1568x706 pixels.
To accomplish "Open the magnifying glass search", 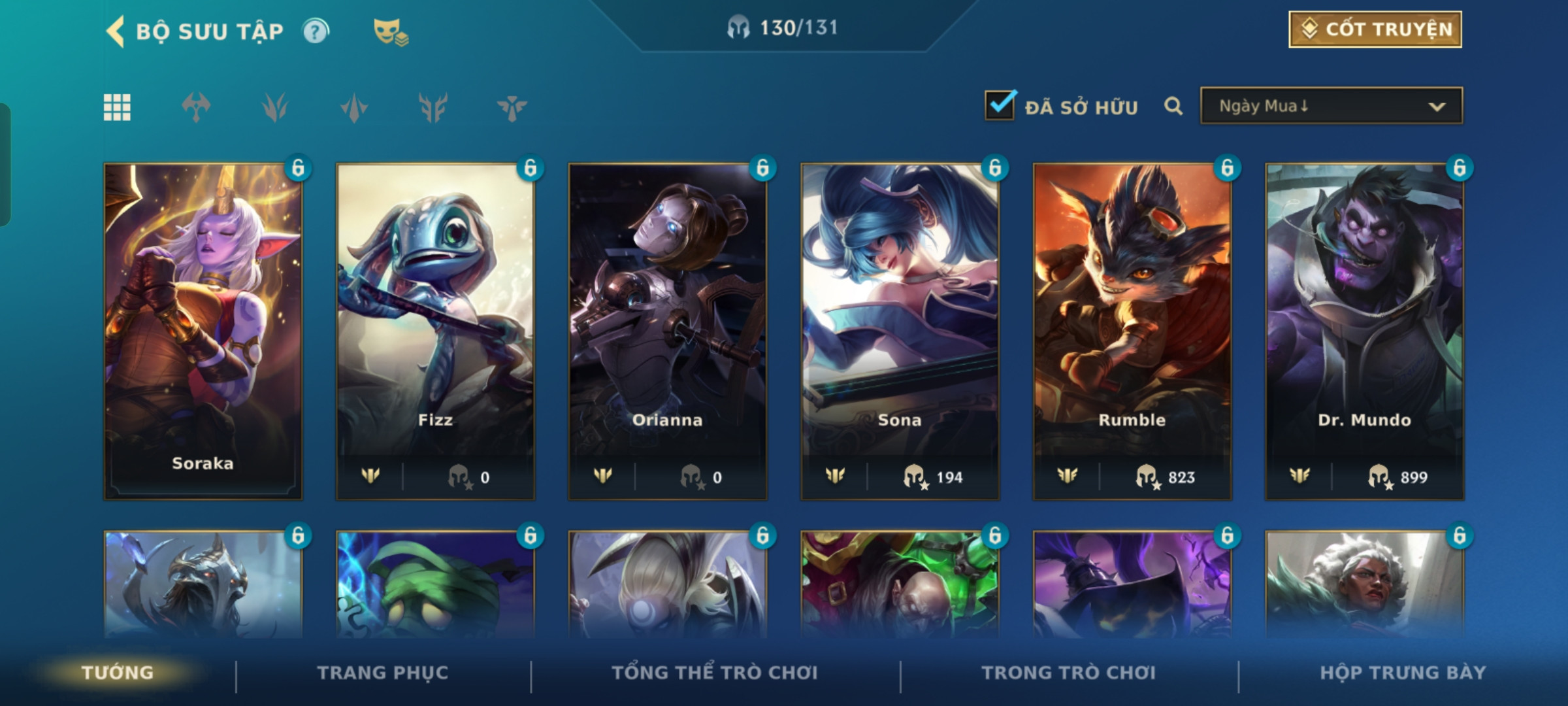I will [x=1173, y=106].
